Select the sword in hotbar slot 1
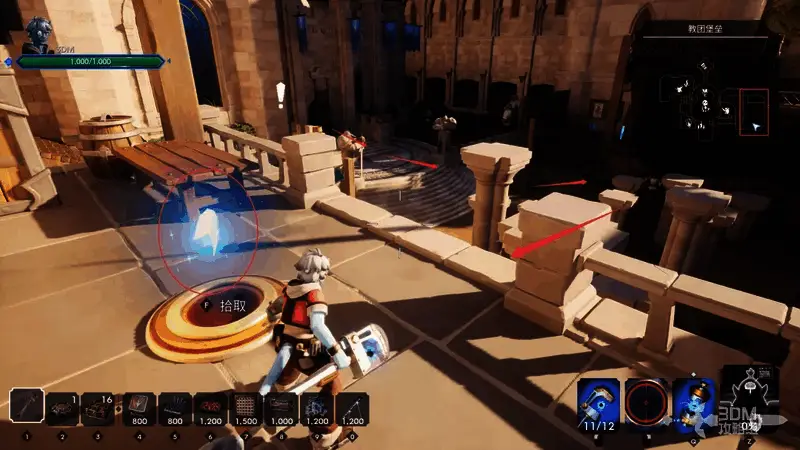Viewport: 800px width, 450px height. (x=27, y=407)
